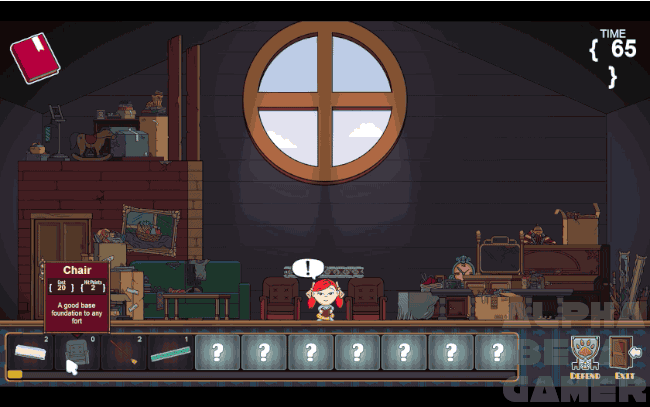
Task: Click the Exit door button
Action: 625,355
